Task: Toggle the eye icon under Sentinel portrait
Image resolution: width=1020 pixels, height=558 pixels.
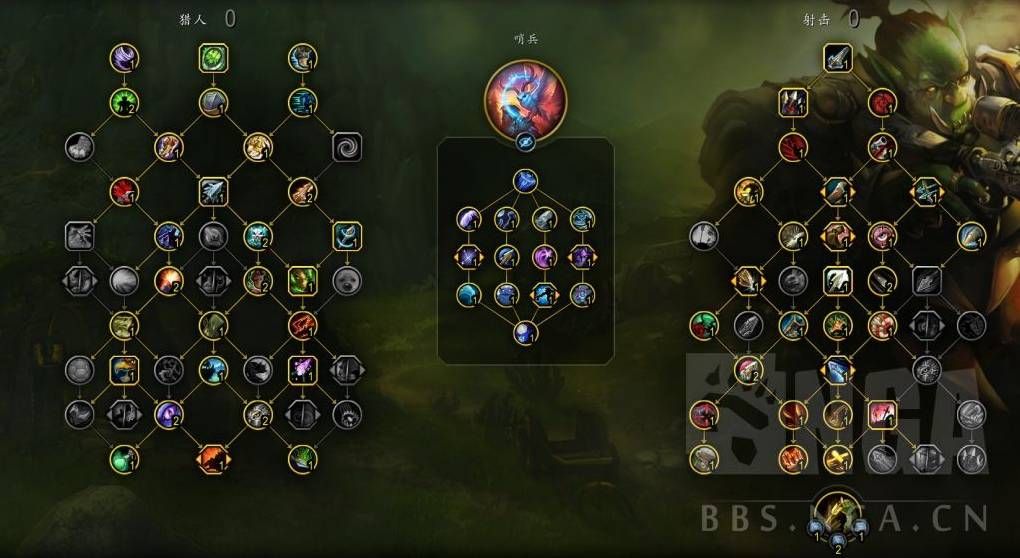Action: (x=525, y=143)
